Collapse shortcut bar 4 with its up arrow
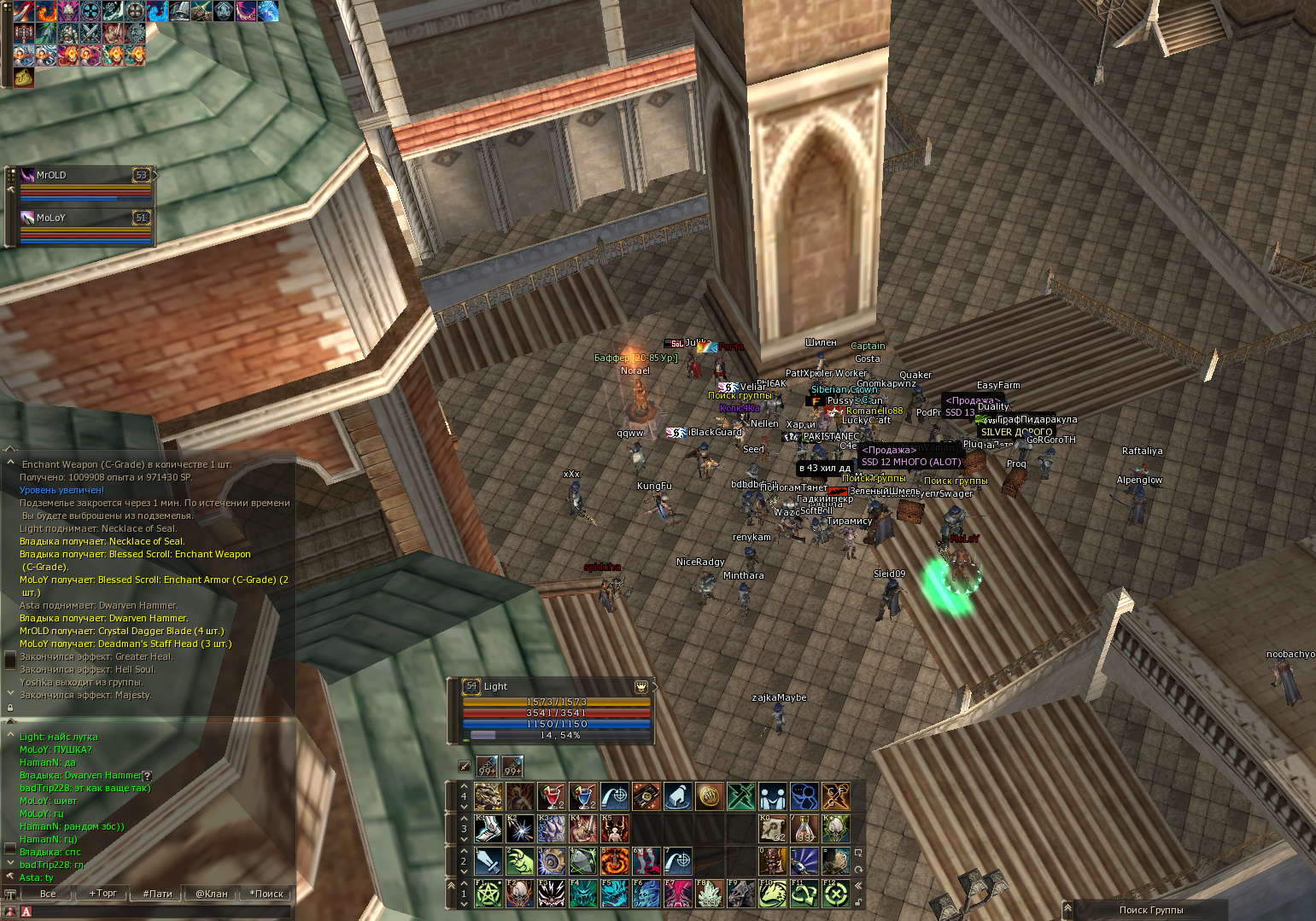1316x921 pixels. point(463,786)
